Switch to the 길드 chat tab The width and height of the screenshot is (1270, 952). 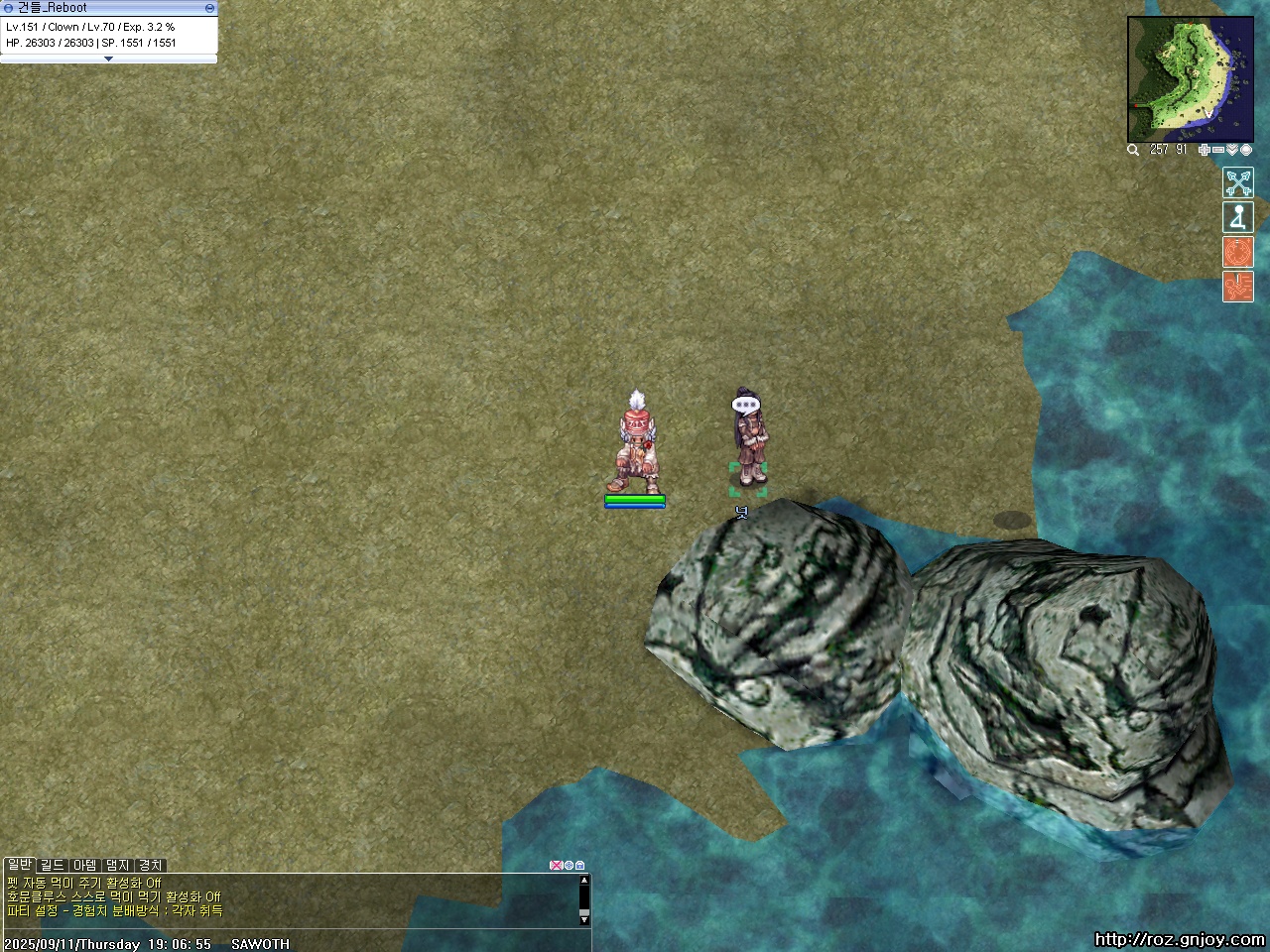click(52, 865)
